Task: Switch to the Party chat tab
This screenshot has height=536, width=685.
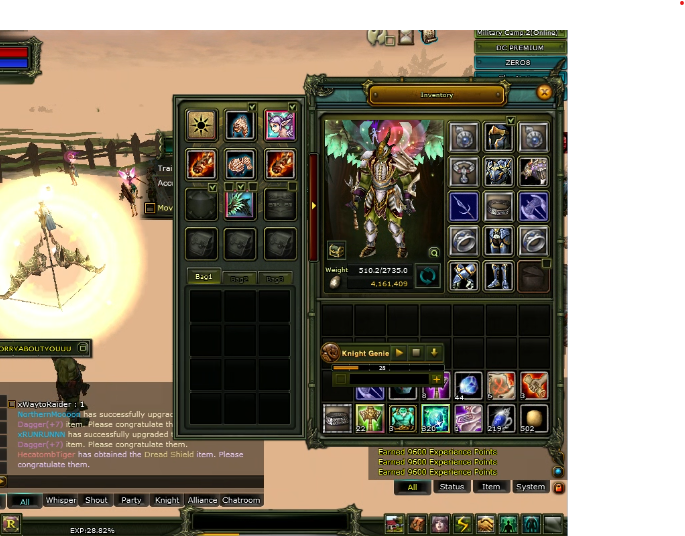Action: click(131, 500)
